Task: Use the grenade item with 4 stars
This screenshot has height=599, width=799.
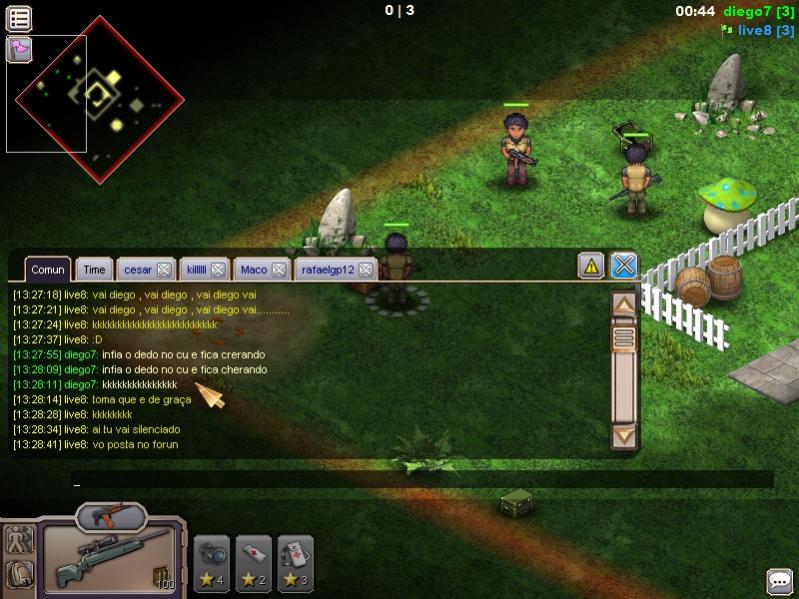Action: click(212, 563)
